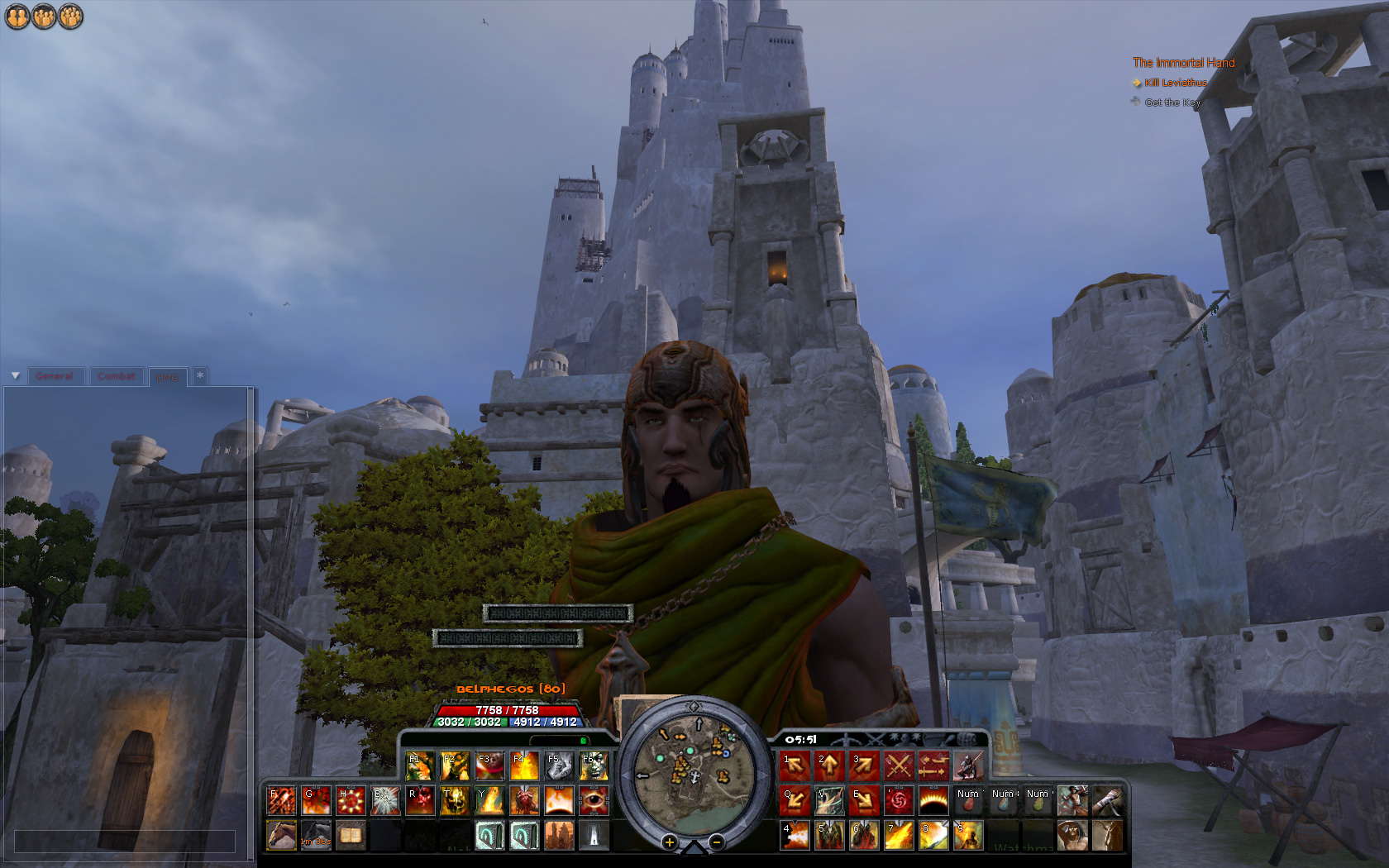The image size is (1389, 868).
Task: Select the crossed swords combat icon
Action: coord(899,766)
